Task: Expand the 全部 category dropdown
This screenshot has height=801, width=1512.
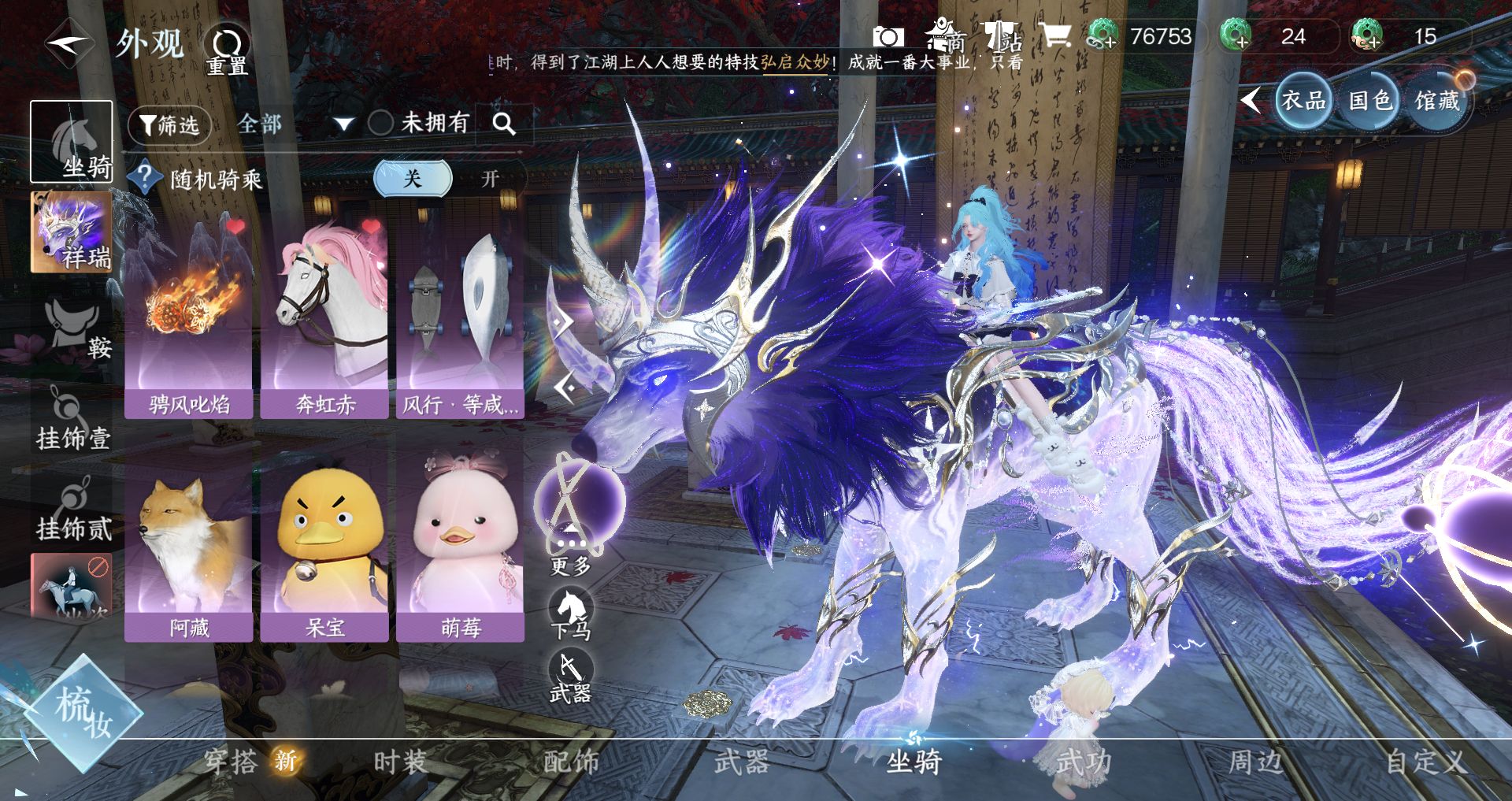Action: pyautogui.click(x=343, y=124)
